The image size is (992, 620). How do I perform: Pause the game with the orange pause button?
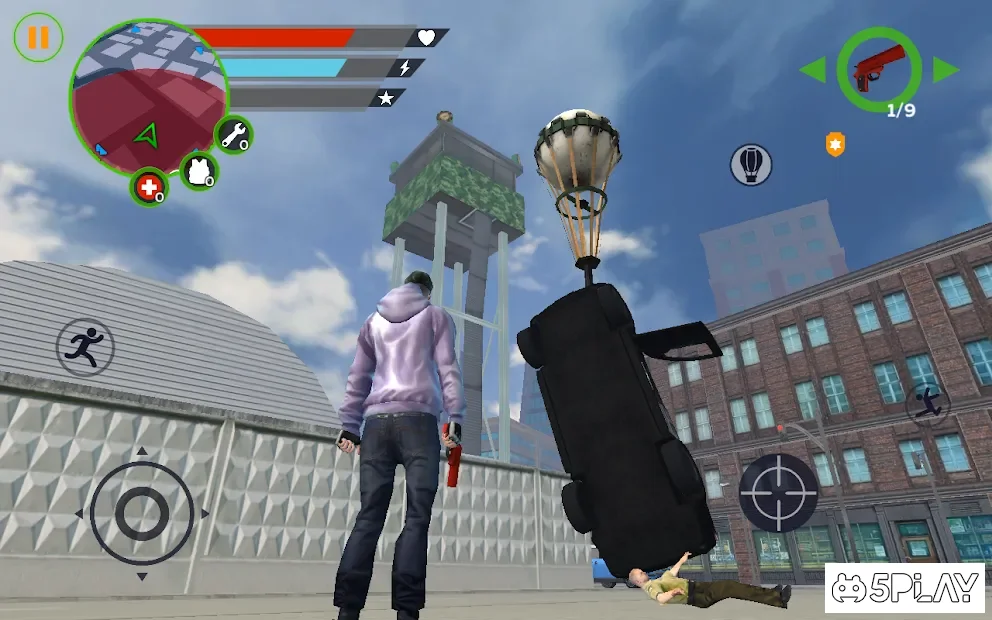tap(38, 38)
